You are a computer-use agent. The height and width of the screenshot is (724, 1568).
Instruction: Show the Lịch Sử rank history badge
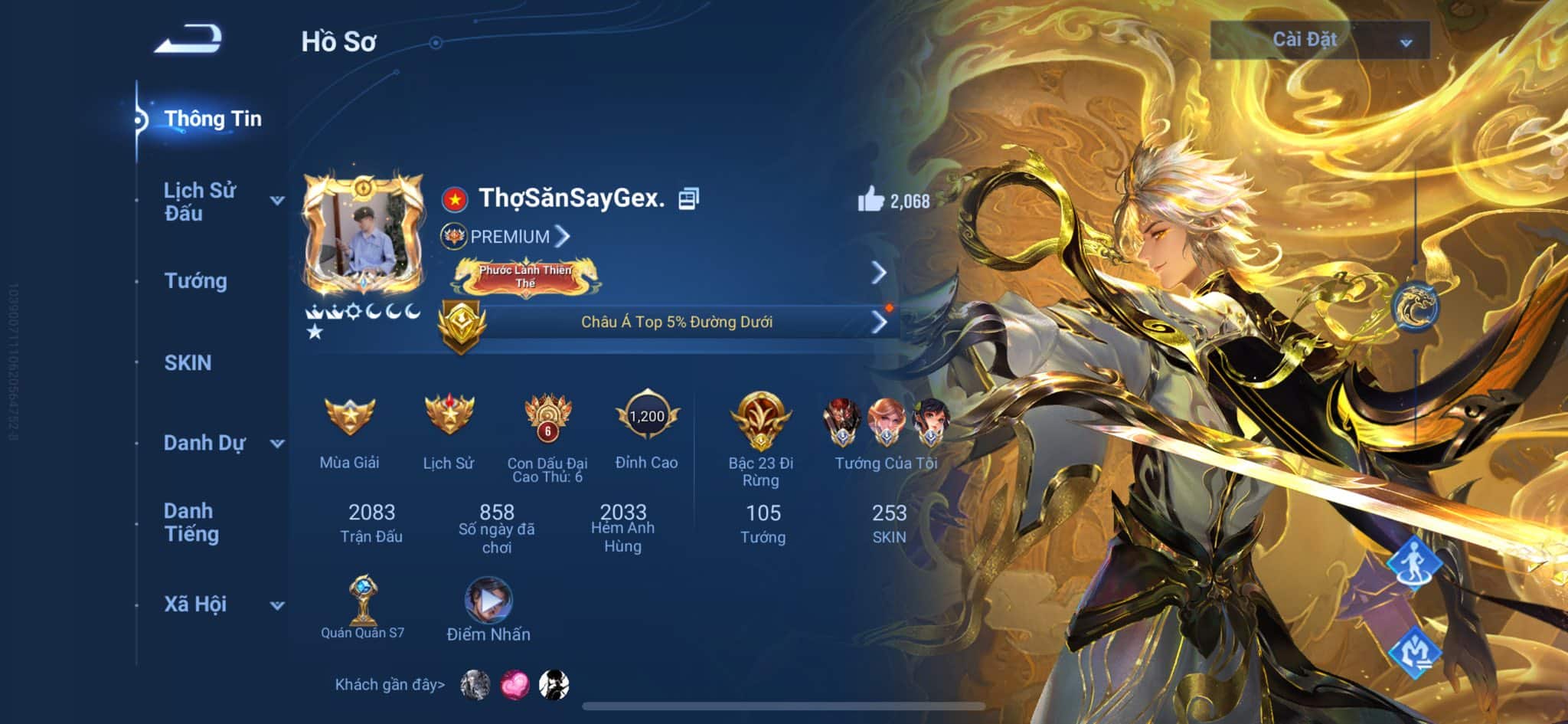449,416
